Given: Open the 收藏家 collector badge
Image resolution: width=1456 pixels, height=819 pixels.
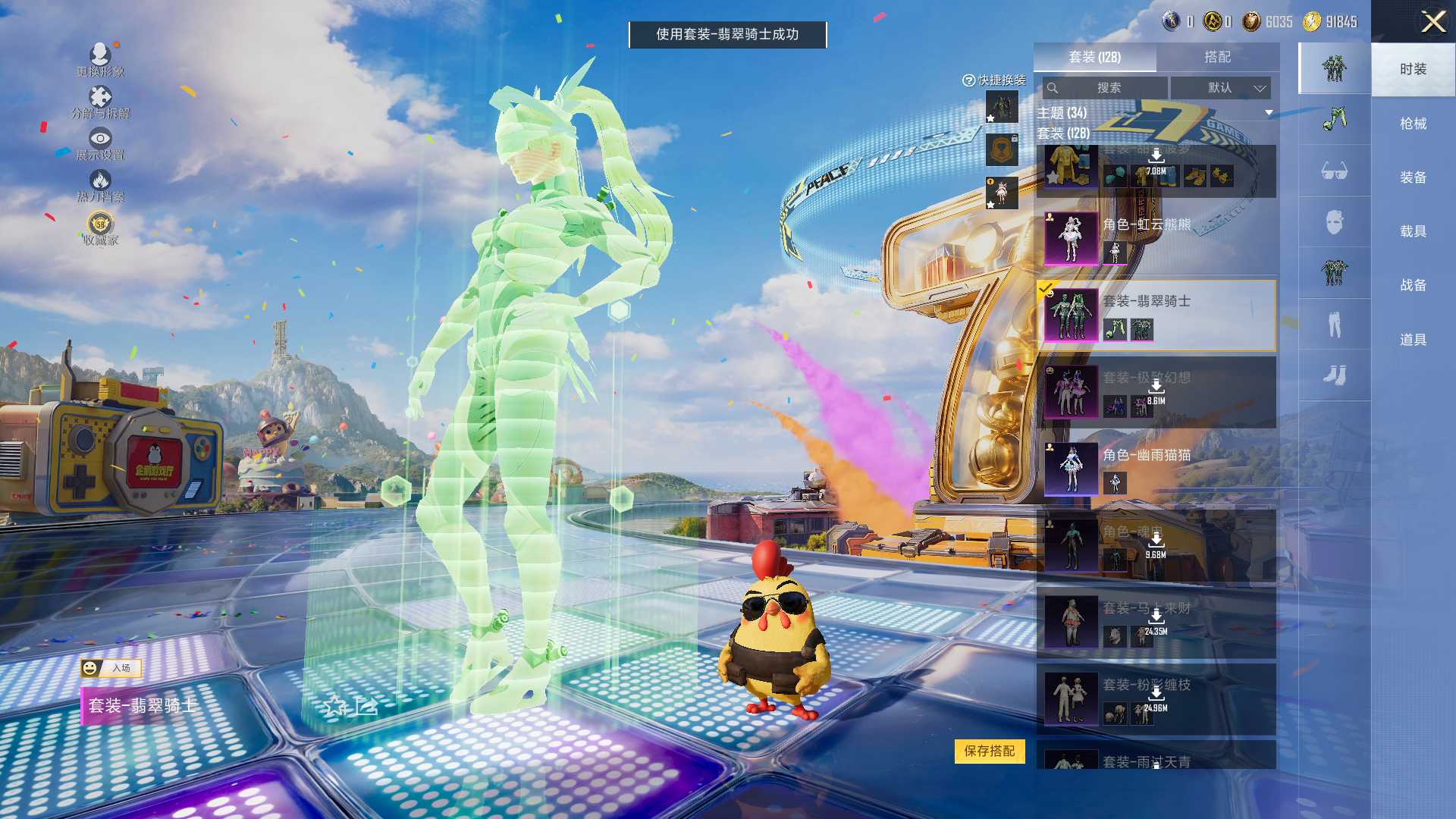Looking at the screenshot, I should coord(100,229).
